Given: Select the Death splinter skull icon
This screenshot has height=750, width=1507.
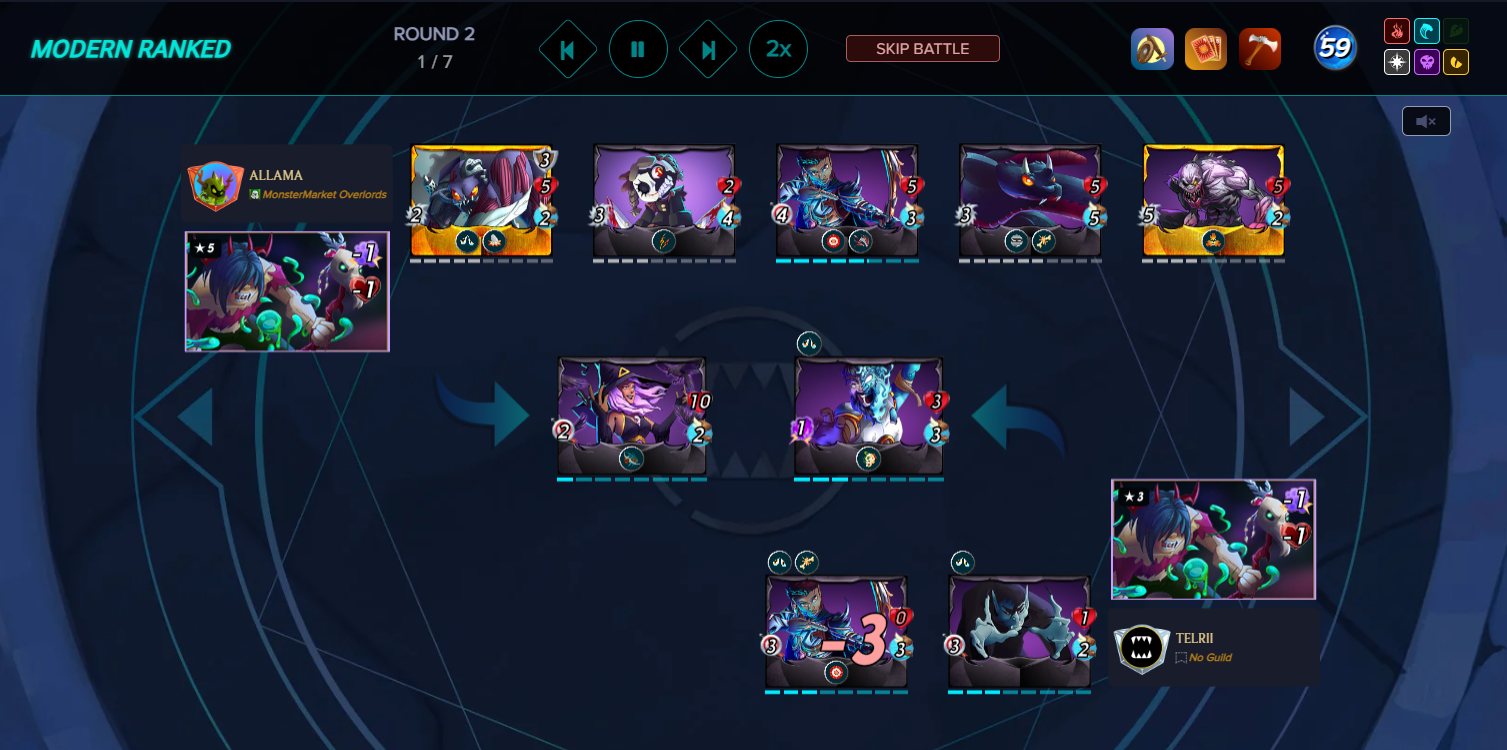Looking at the screenshot, I should tap(1424, 62).
